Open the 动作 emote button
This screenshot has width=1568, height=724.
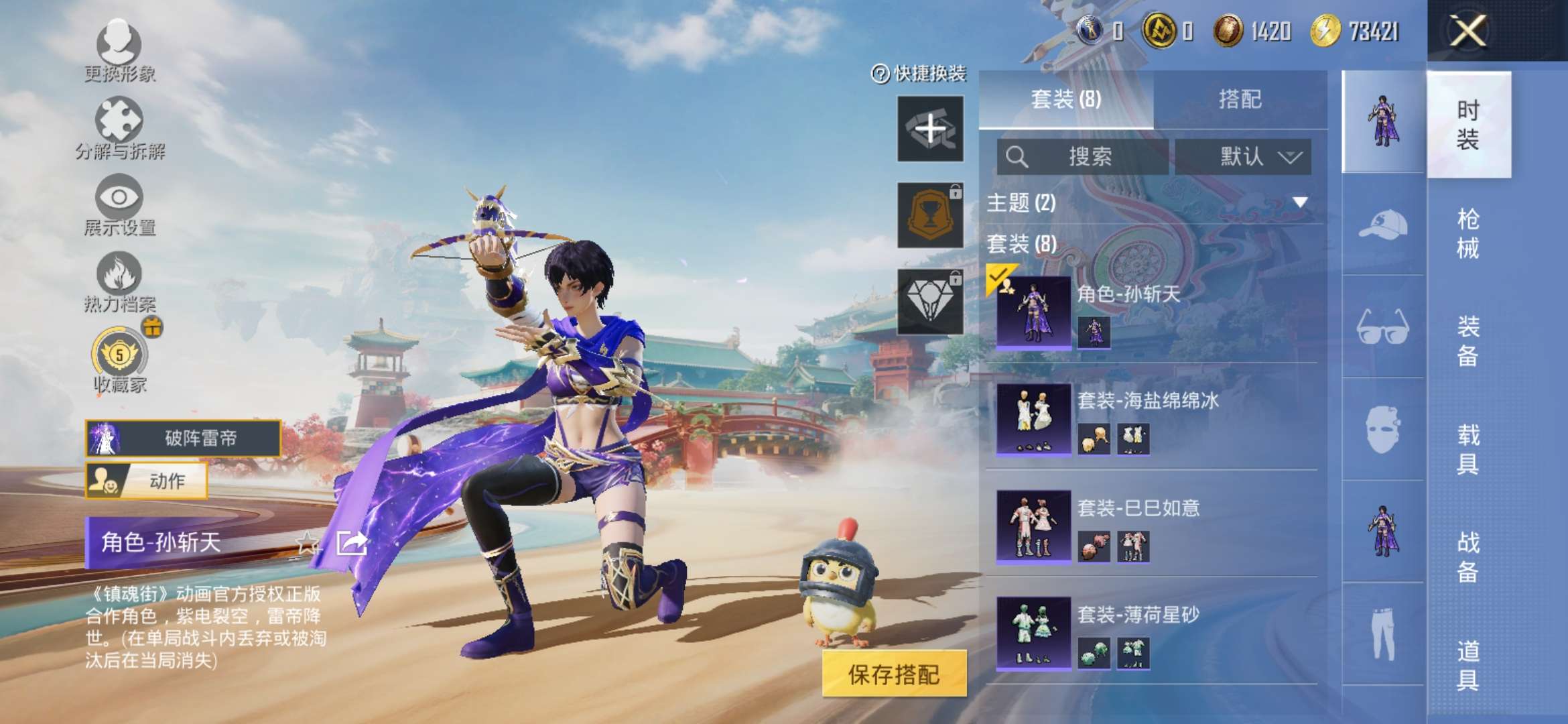point(146,481)
